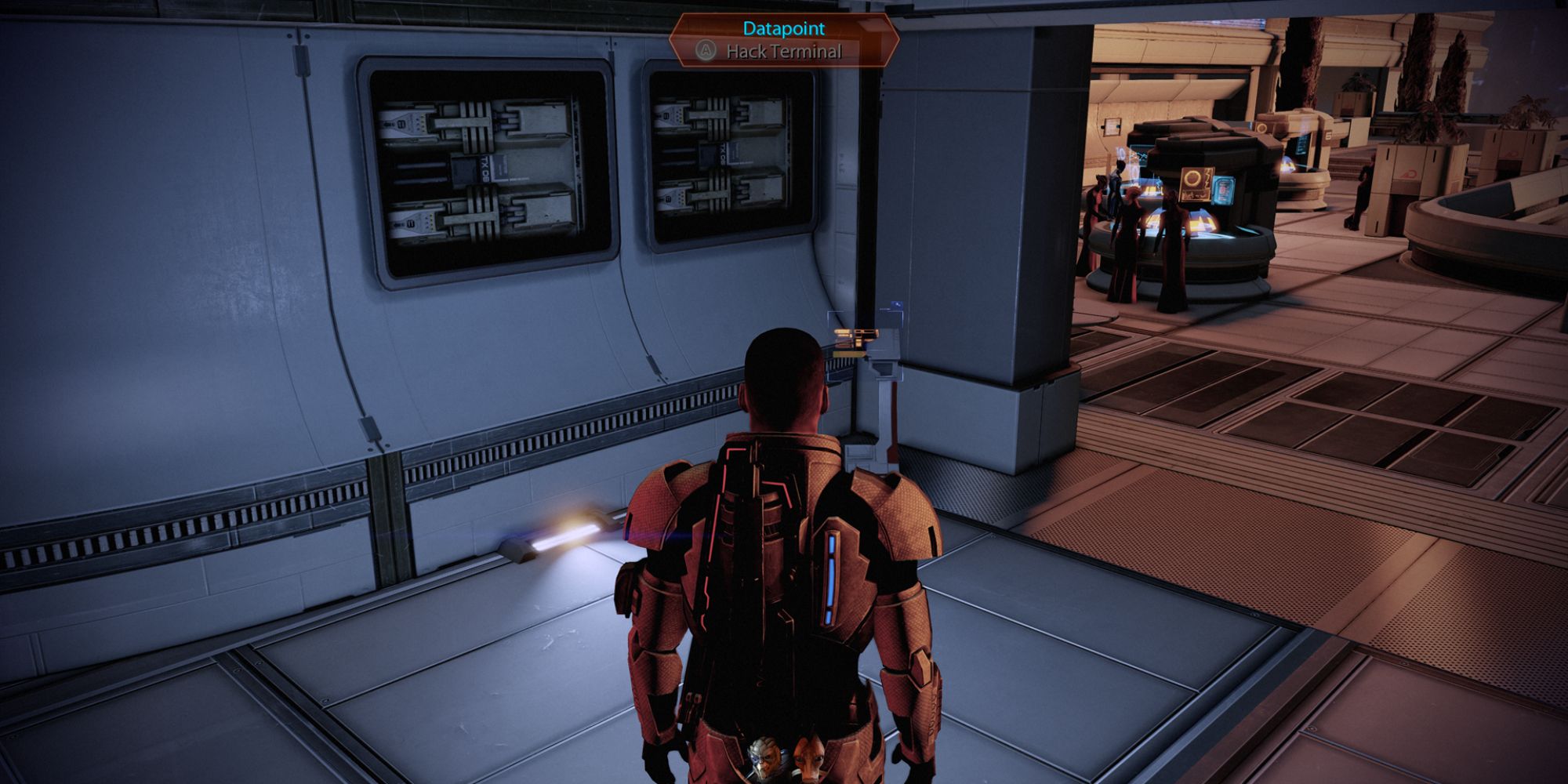Expand the glowing number 10 hologram display
This screenshot has height=784, width=1568.
point(1121,154)
